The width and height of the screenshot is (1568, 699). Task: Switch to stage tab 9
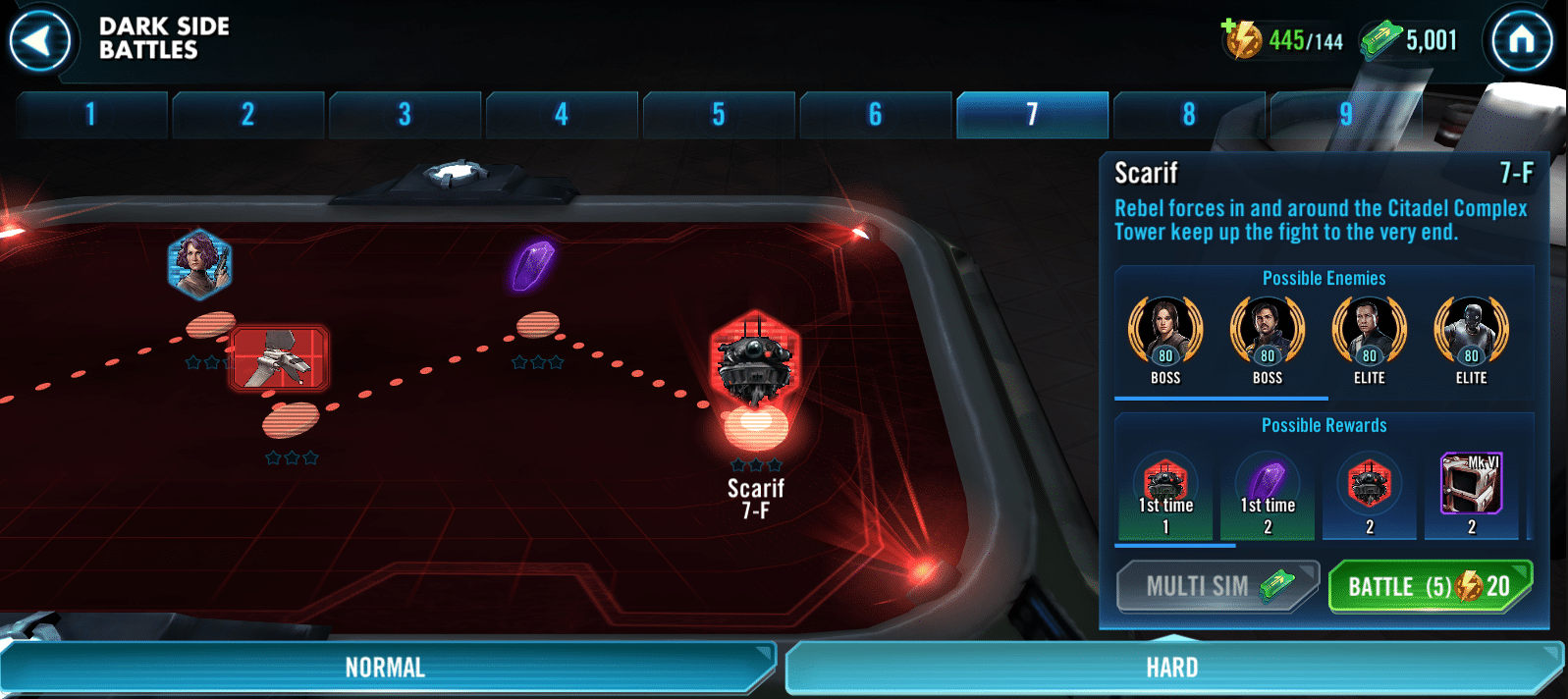1346,115
